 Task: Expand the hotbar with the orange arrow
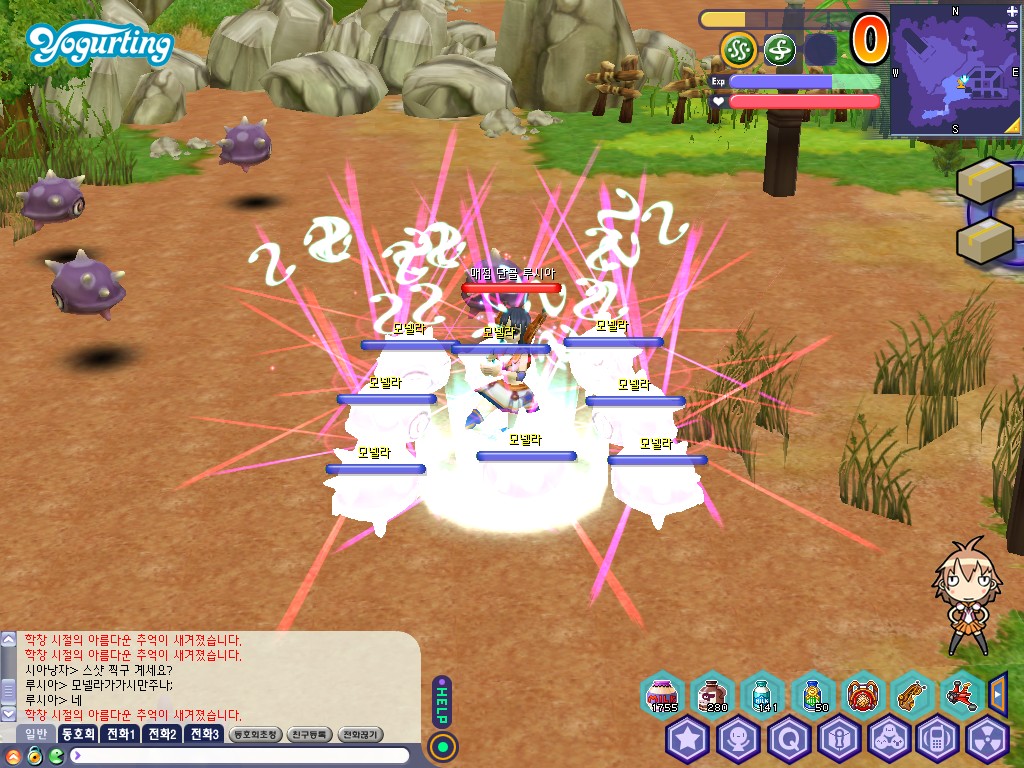(x=997, y=692)
